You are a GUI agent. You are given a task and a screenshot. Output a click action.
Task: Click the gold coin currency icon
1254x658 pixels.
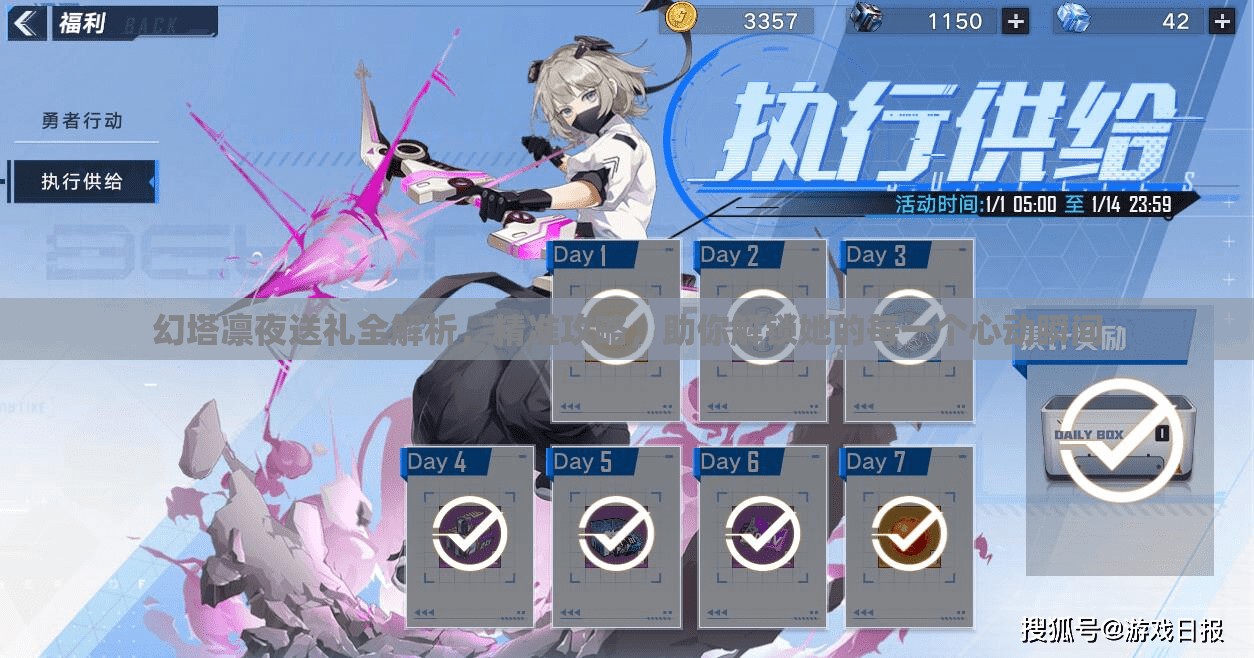(x=681, y=19)
